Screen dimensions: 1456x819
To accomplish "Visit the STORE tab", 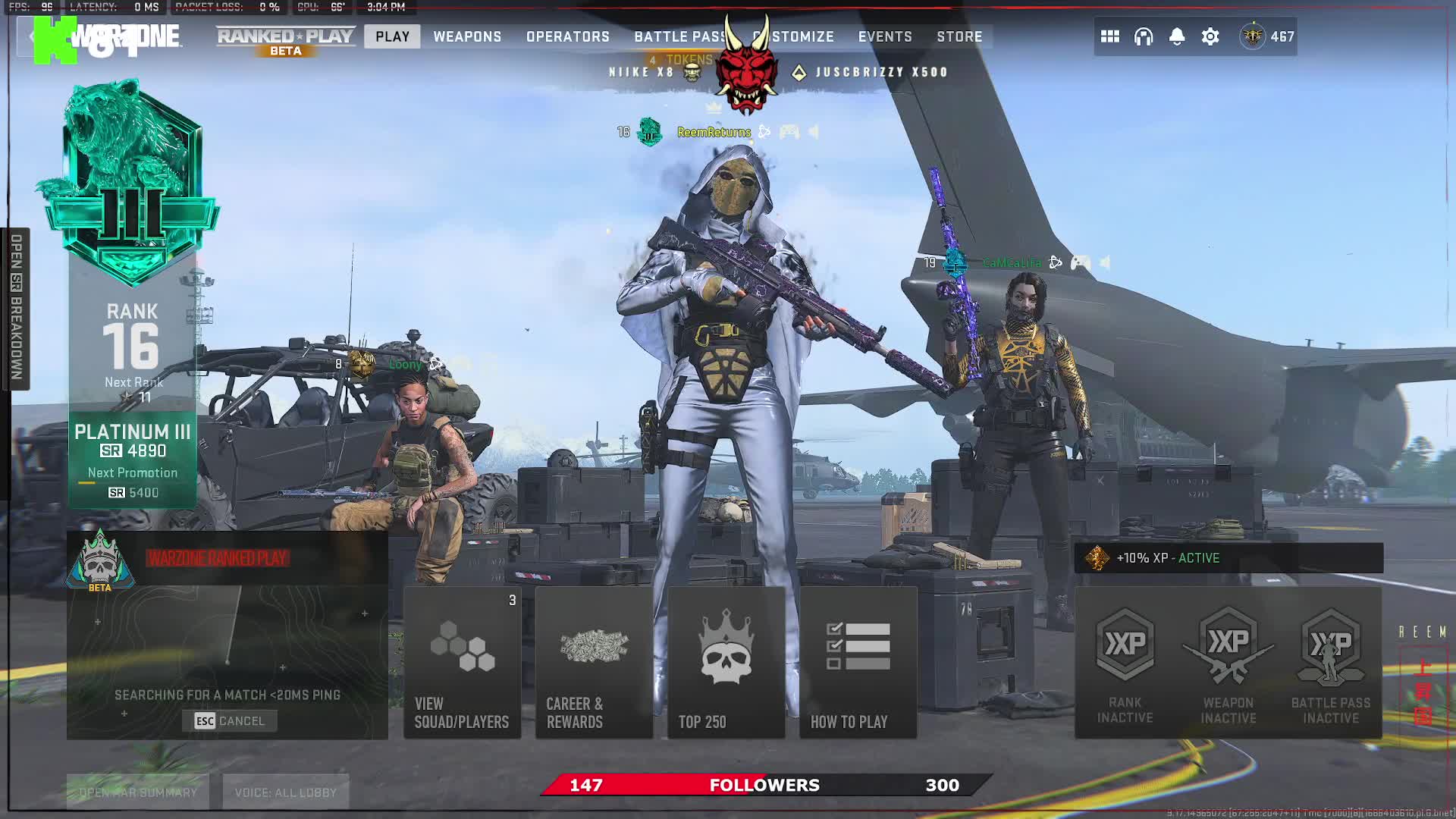I will tap(959, 36).
